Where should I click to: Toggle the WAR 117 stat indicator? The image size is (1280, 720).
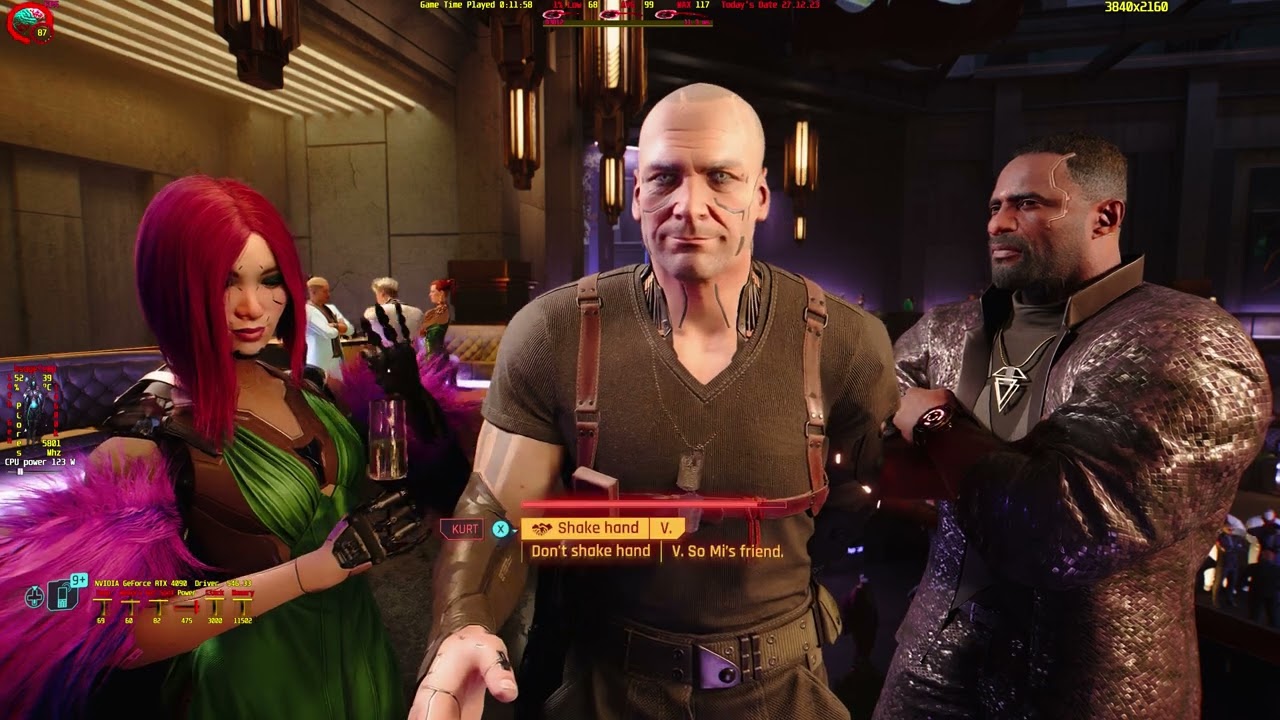(x=700, y=6)
